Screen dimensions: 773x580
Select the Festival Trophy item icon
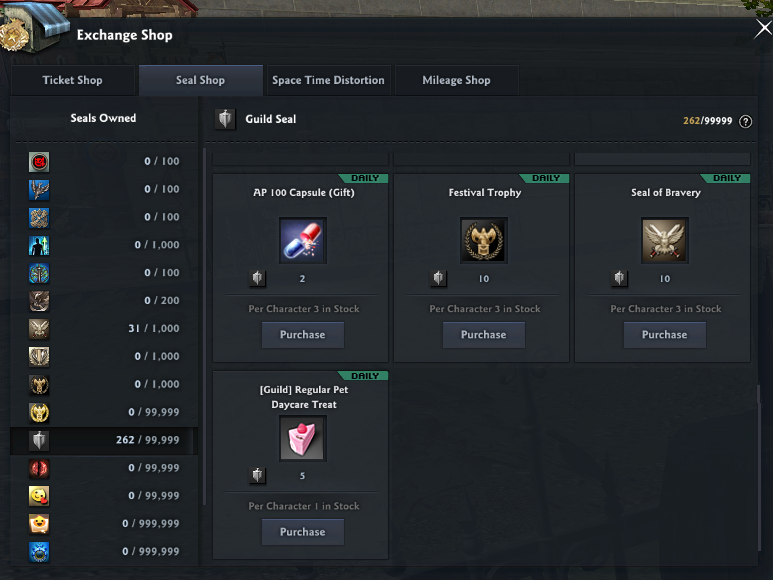coord(483,241)
